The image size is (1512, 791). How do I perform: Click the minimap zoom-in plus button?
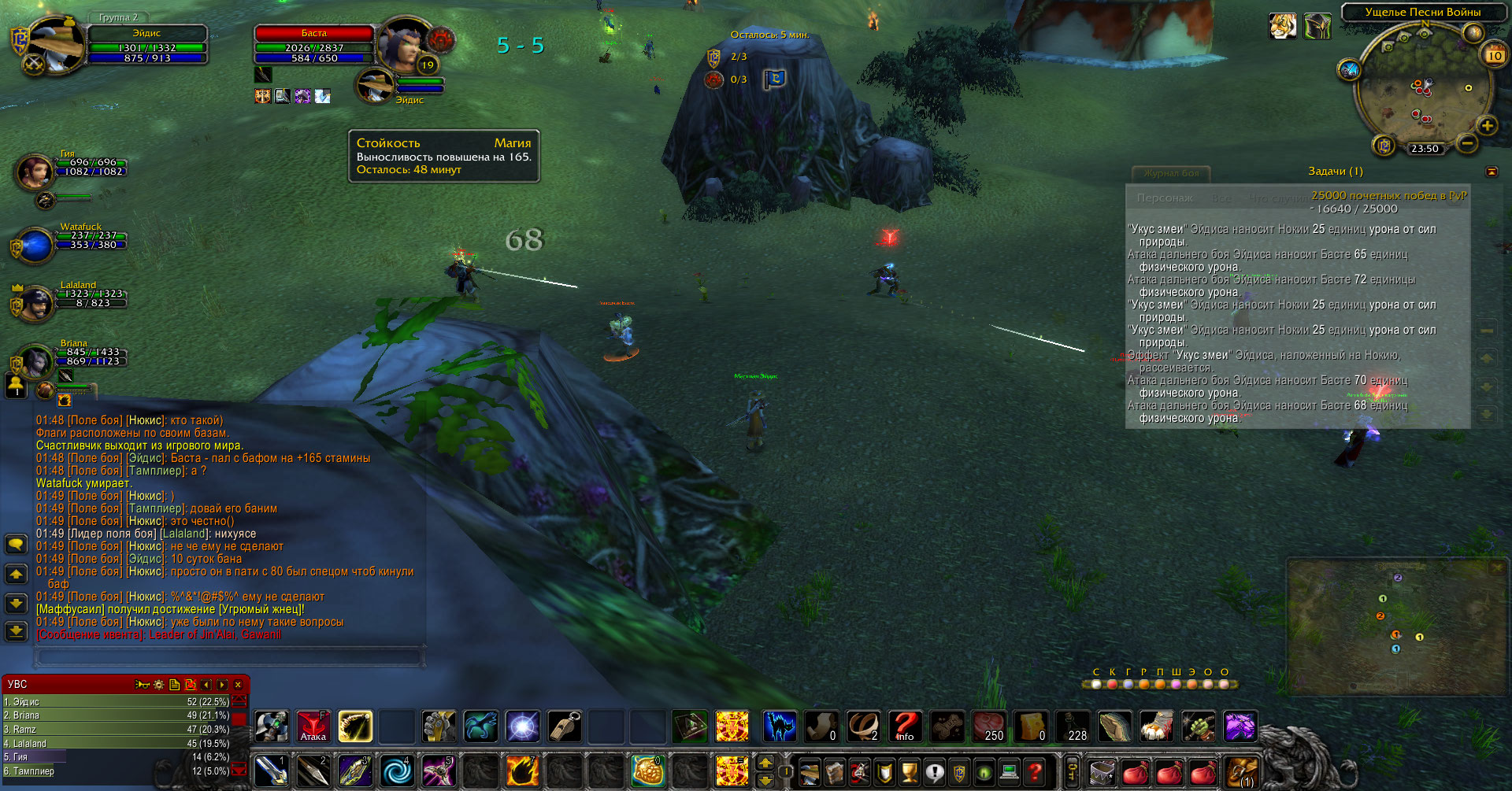(1487, 126)
